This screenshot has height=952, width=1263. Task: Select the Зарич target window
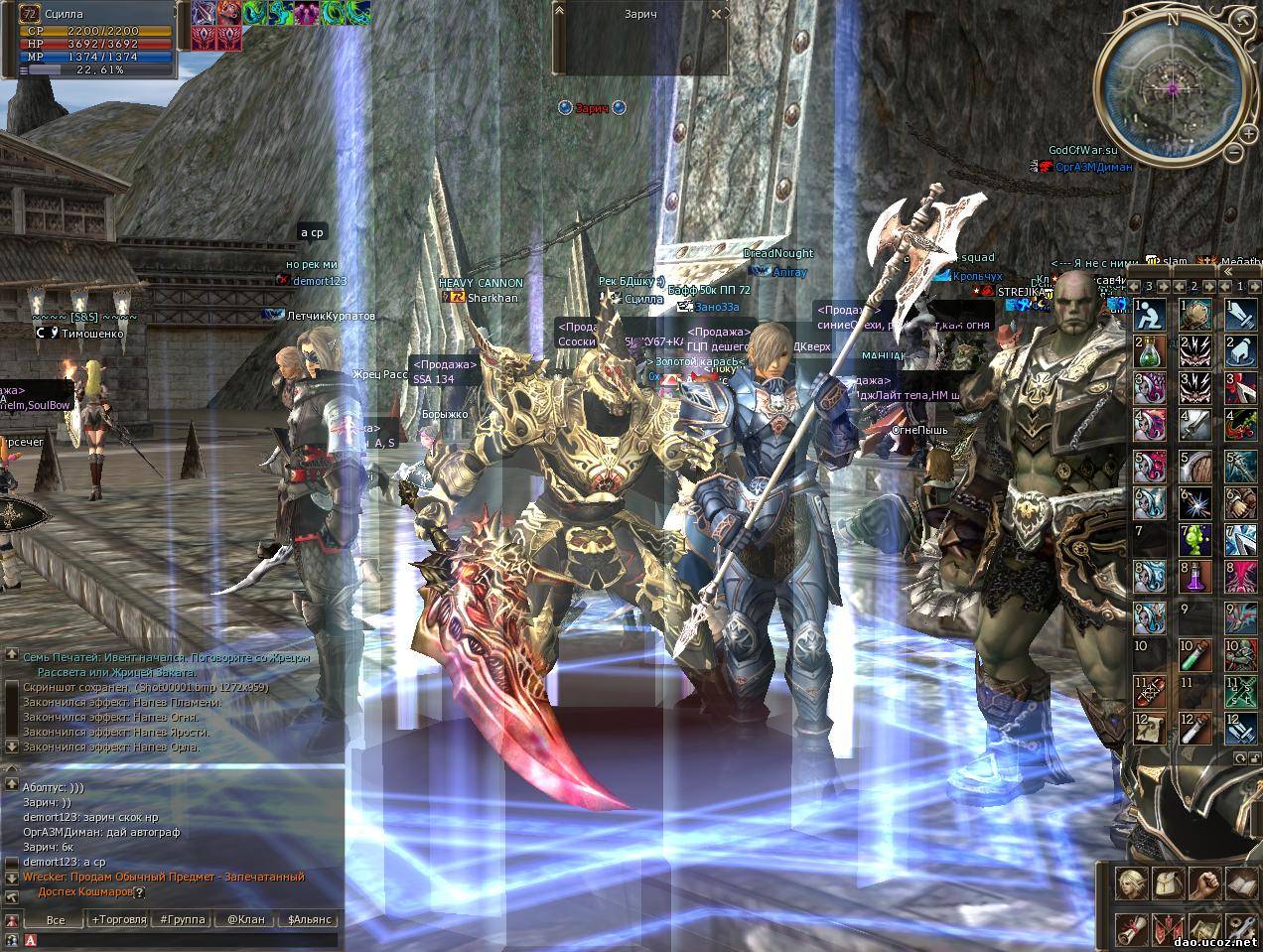pyautogui.click(x=640, y=38)
